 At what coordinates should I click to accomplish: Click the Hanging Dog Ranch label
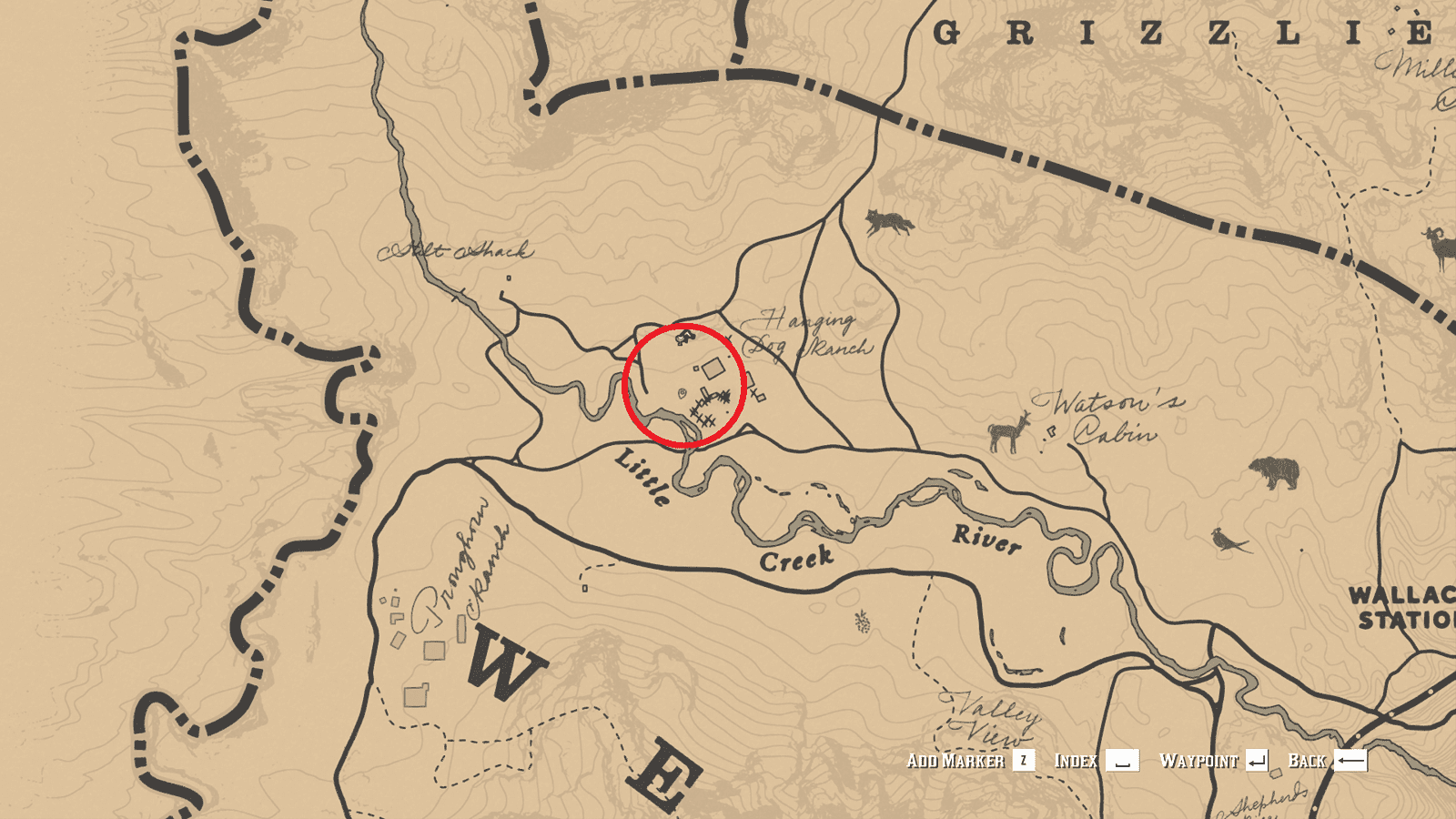click(808, 332)
